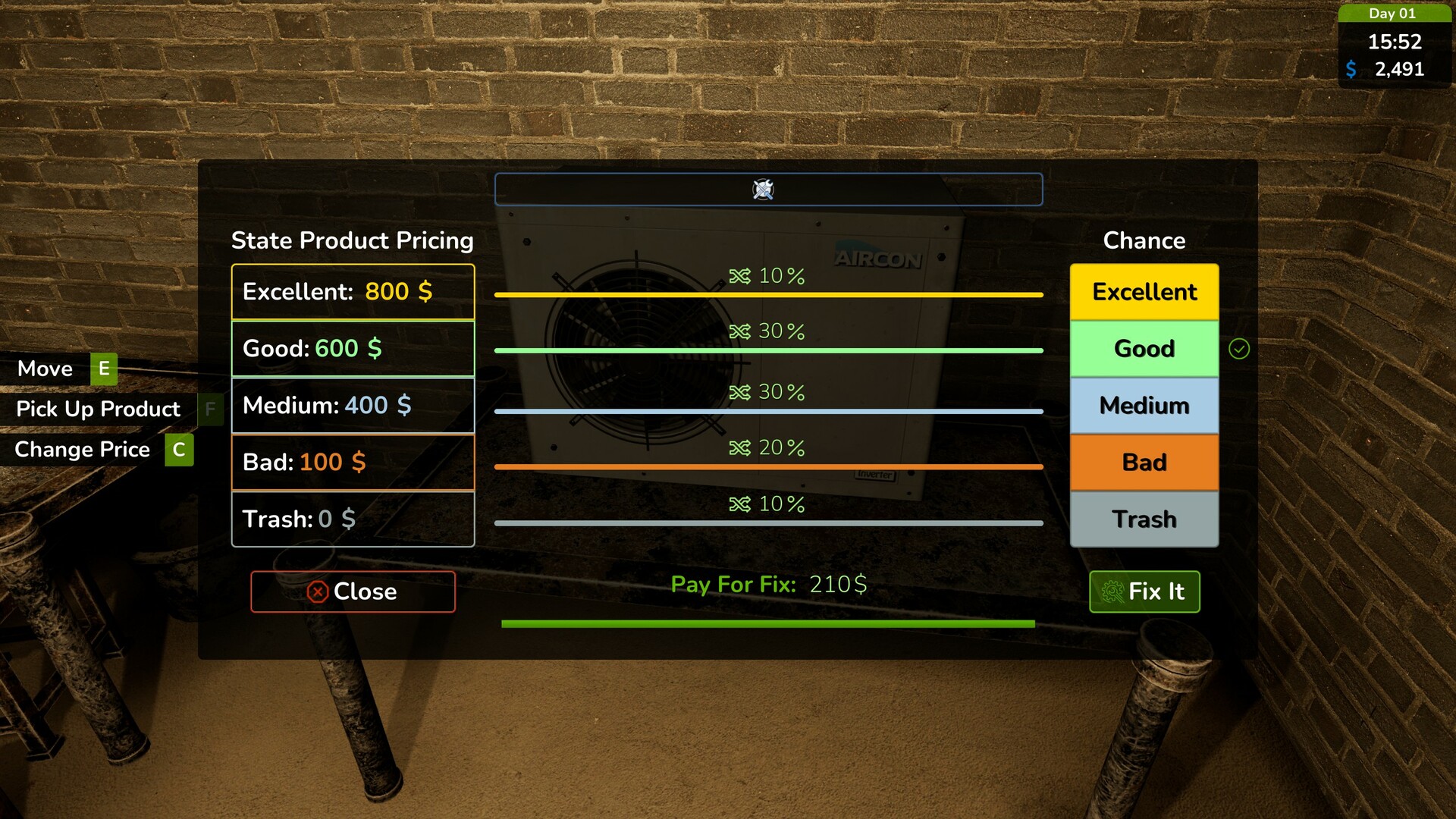Select the Pick Up Product action entry

[99, 409]
